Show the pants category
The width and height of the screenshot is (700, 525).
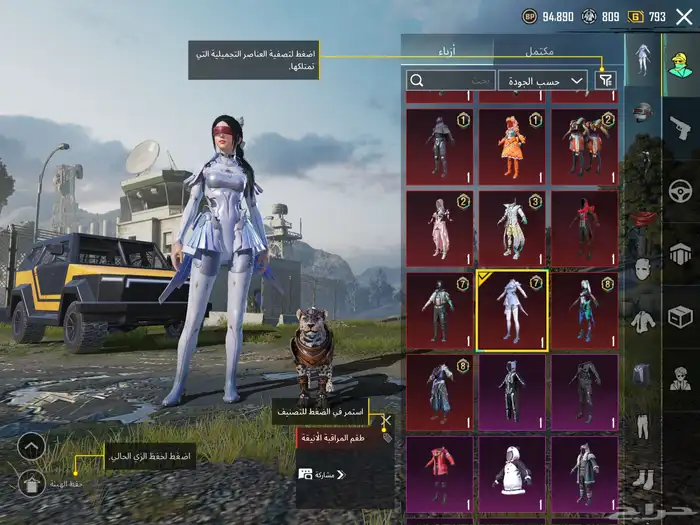(643, 427)
